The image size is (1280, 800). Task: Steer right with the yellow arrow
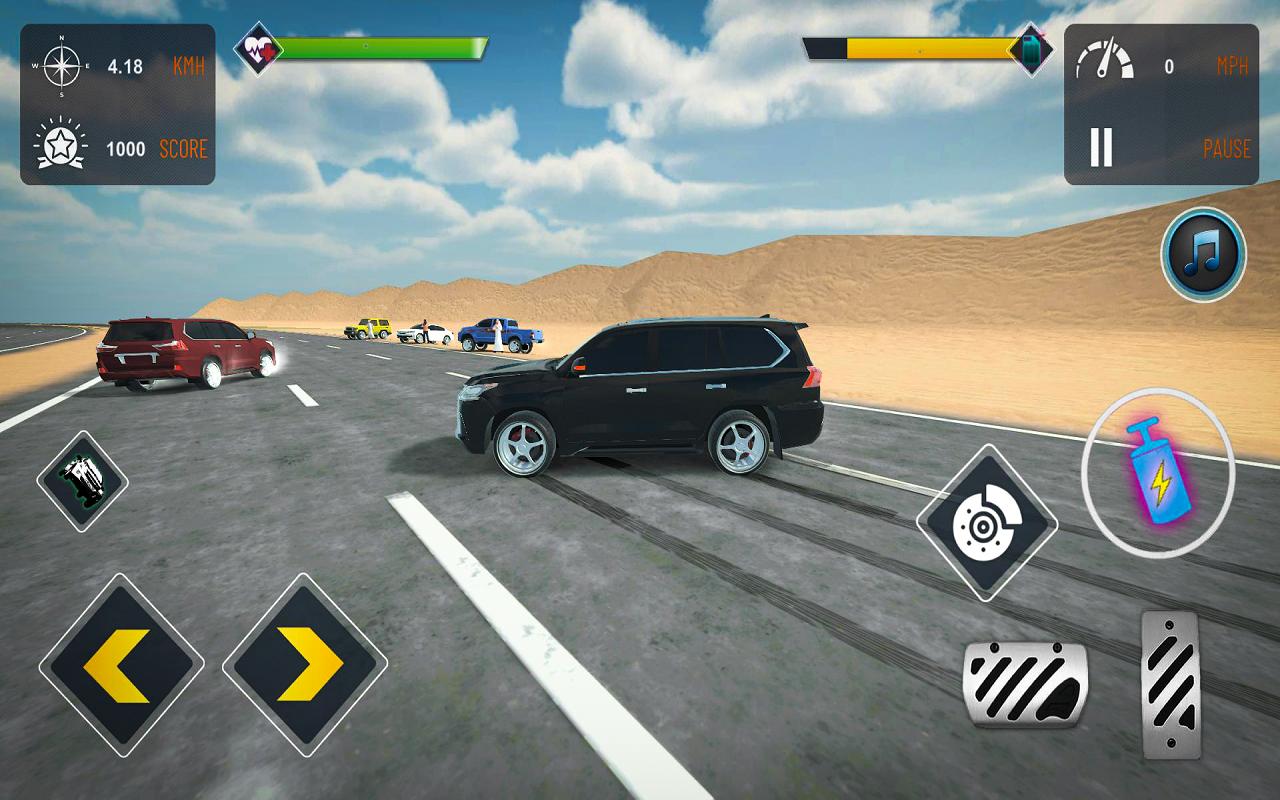click(305, 663)
